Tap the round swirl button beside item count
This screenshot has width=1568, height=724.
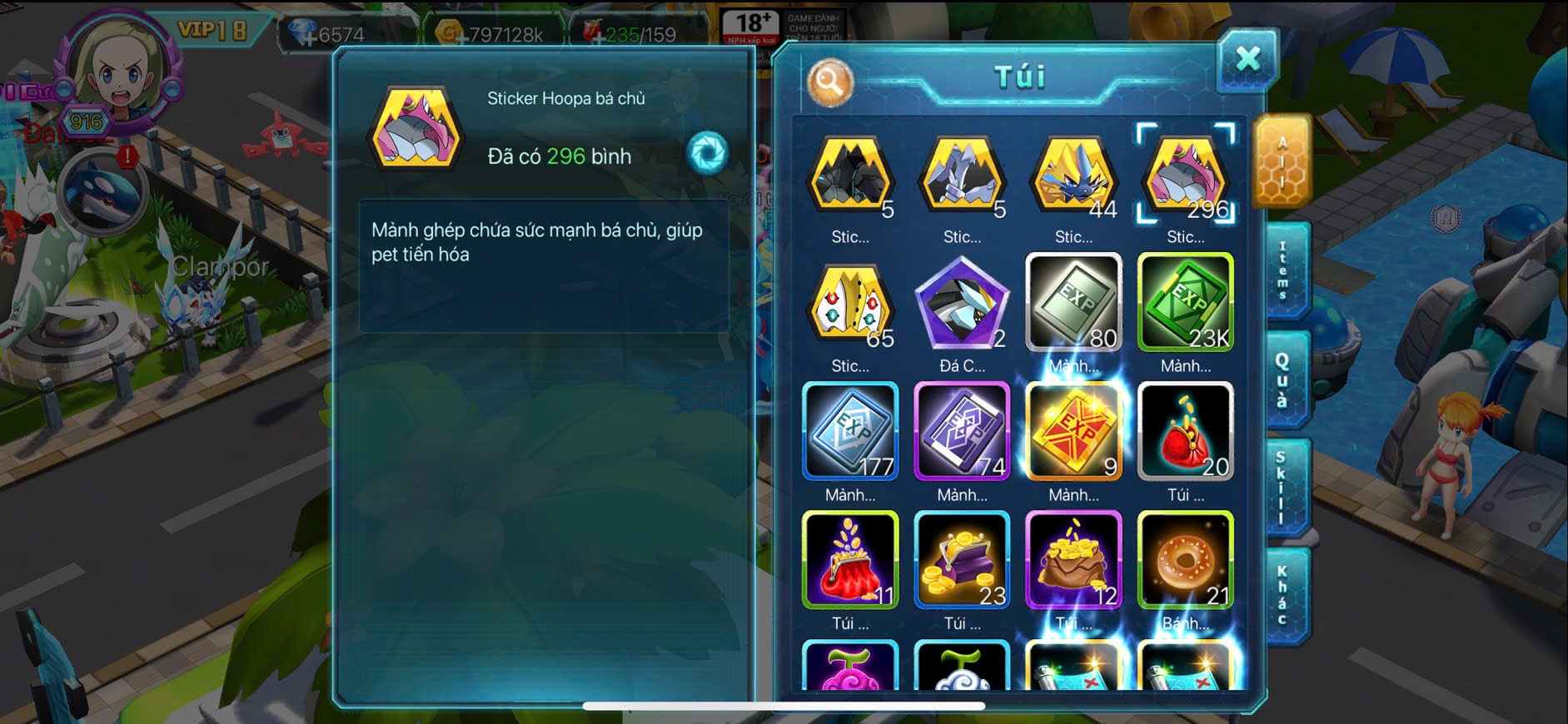[x=708, y=152]
